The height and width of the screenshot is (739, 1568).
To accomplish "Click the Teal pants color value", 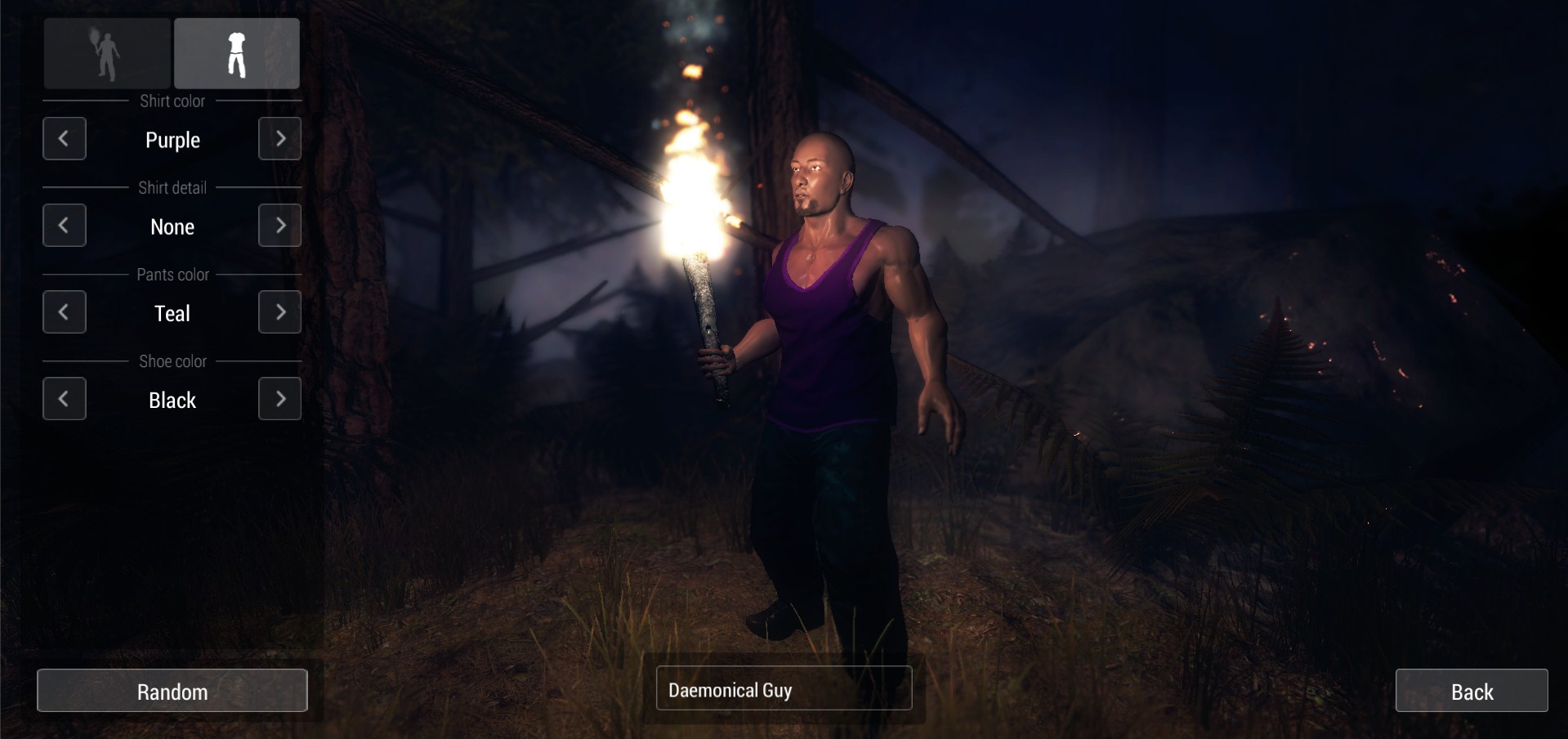I will [x=172, y=313].
